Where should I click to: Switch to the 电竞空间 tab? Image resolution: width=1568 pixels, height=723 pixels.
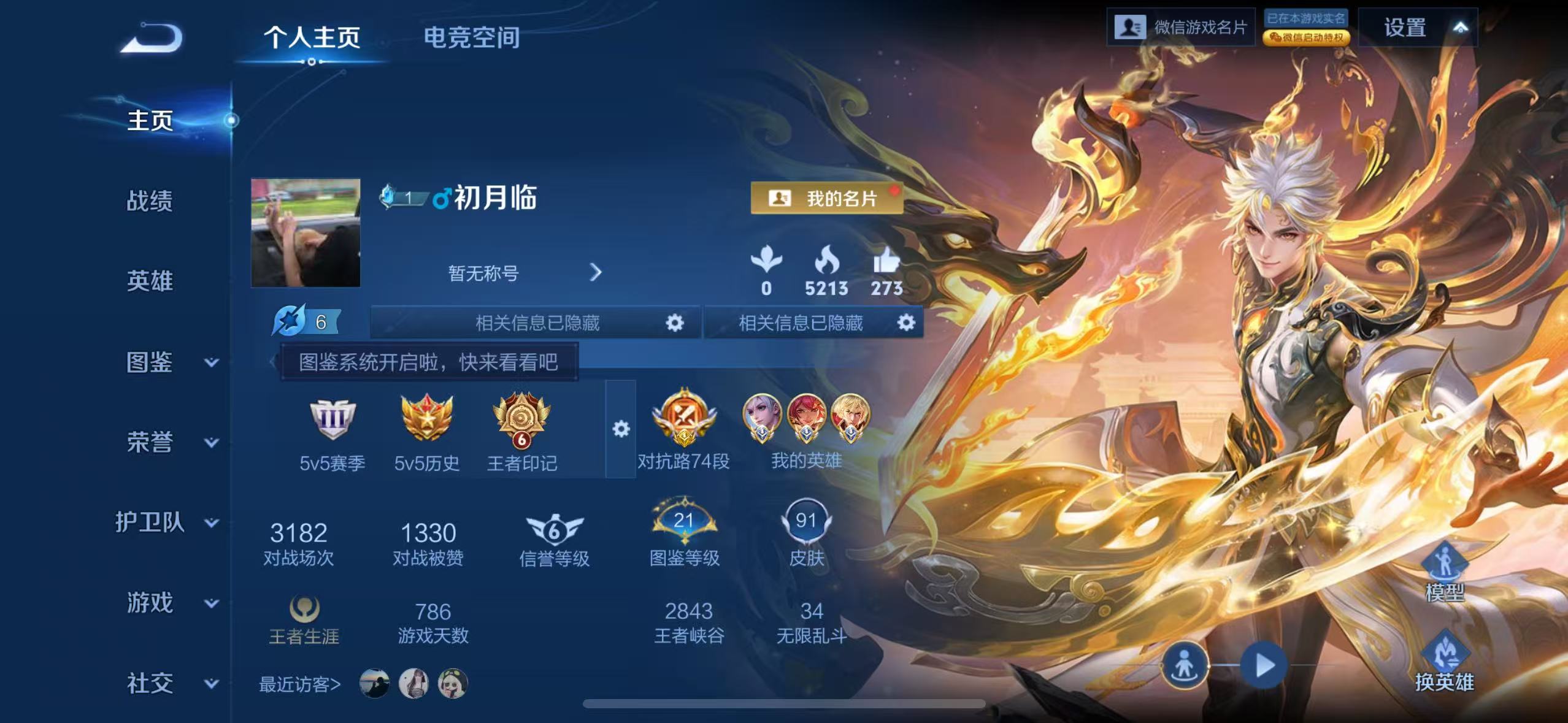coord(472,38)
